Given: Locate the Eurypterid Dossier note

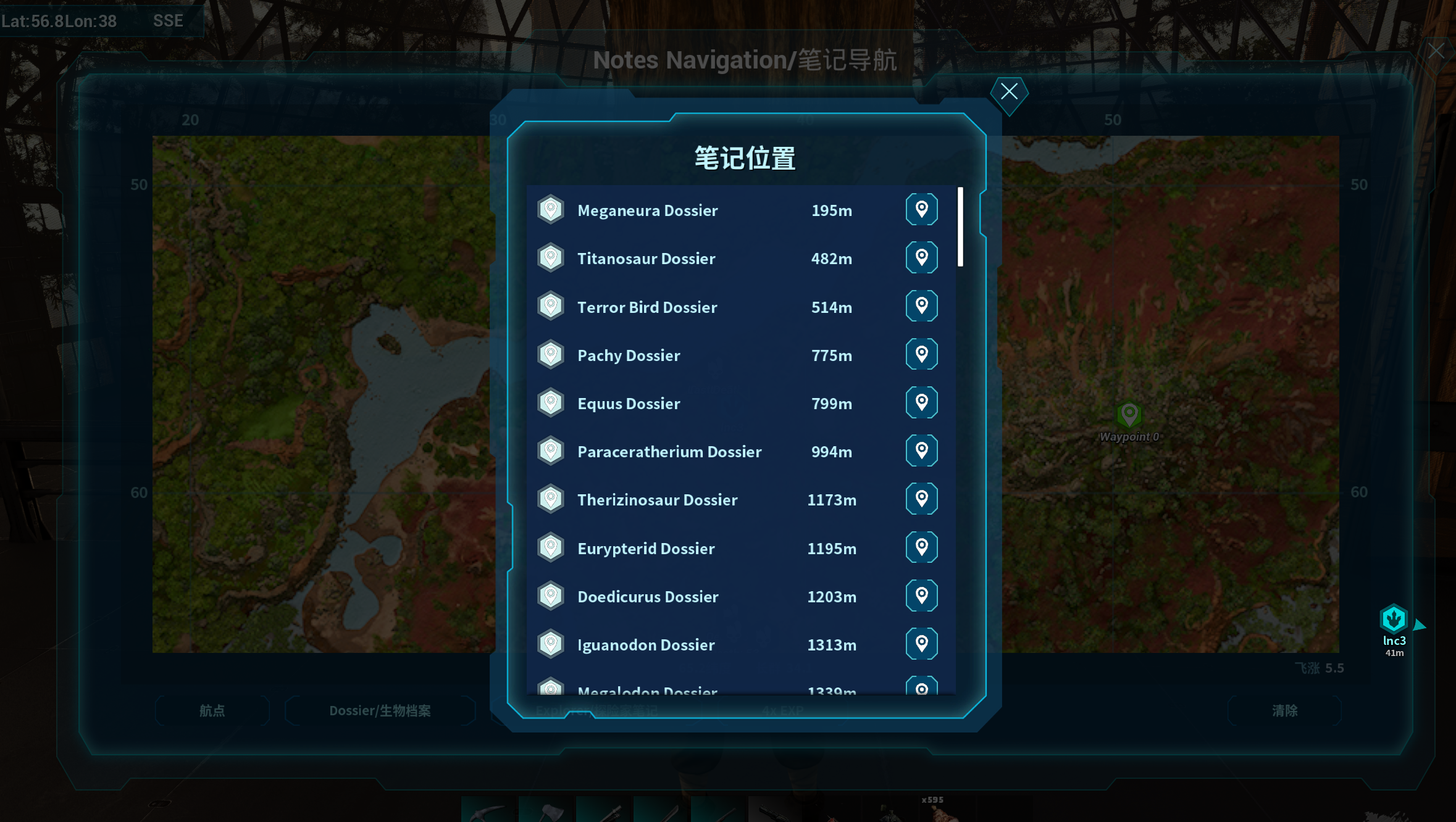Looking at the screenshot, I should point(921,547).
